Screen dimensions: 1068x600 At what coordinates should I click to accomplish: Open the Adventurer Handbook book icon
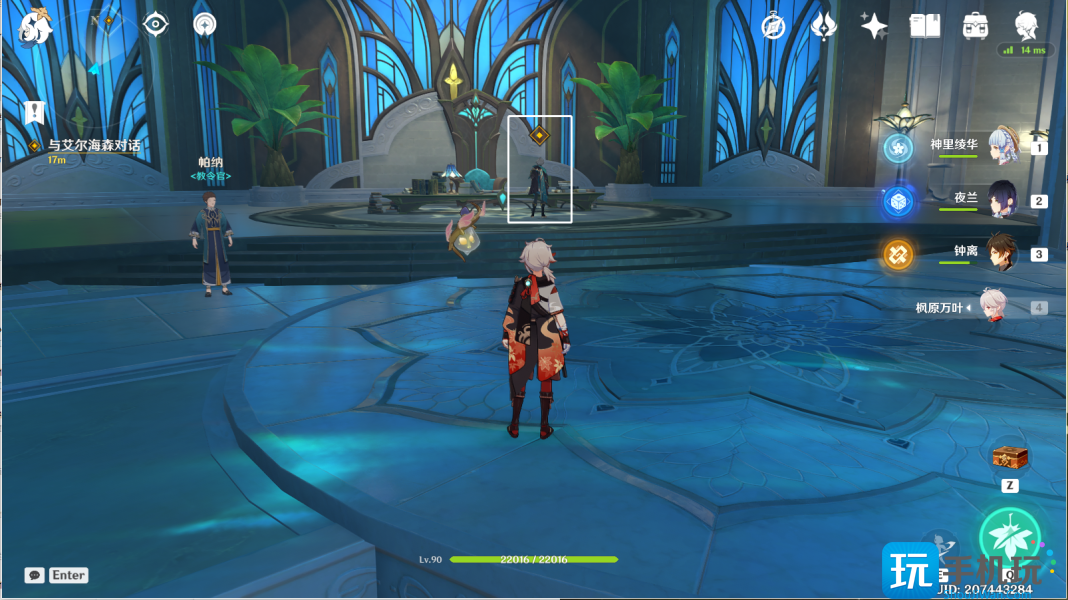click(925, 27)
